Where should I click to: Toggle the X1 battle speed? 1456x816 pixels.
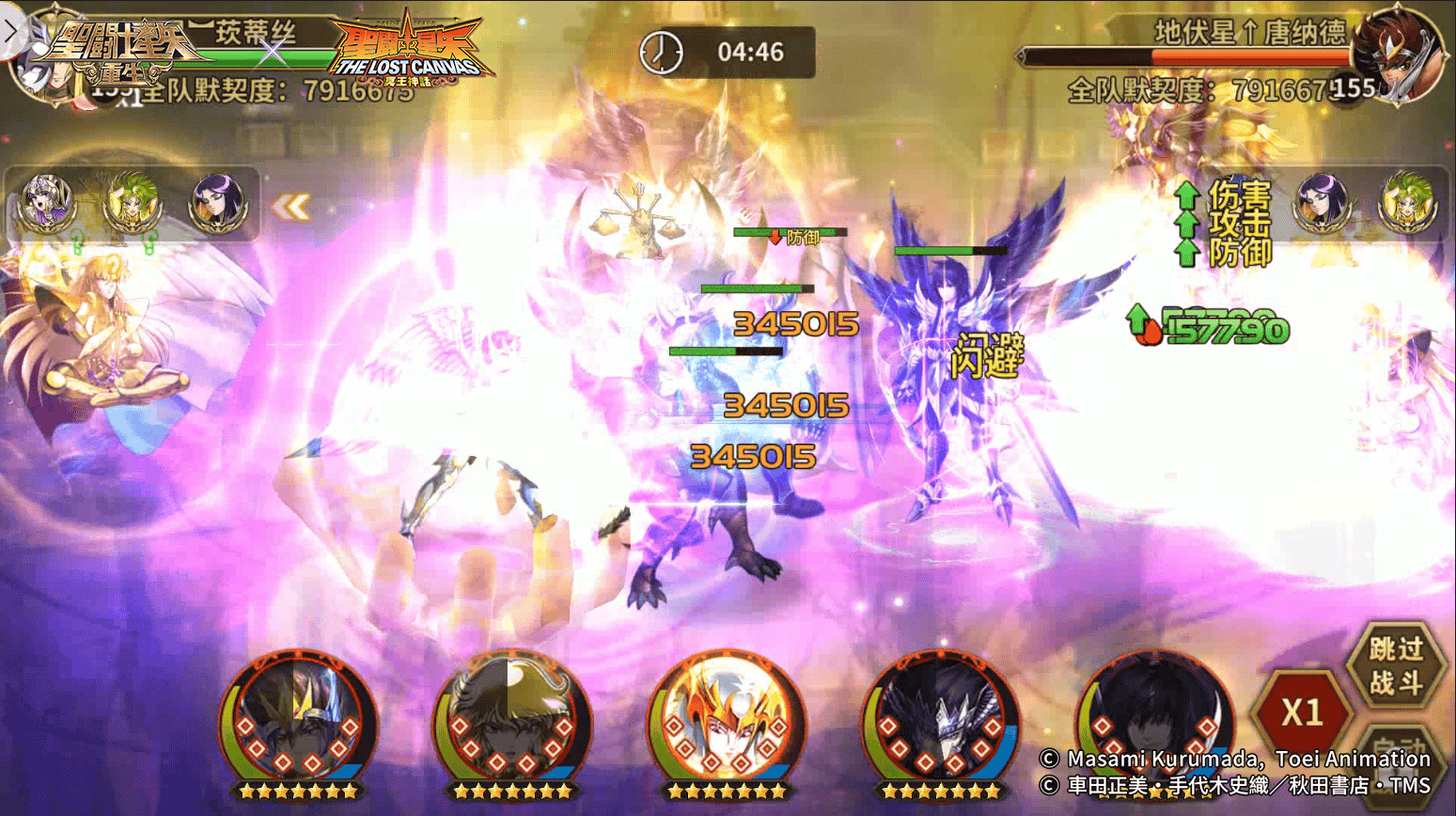point(1303,713)
